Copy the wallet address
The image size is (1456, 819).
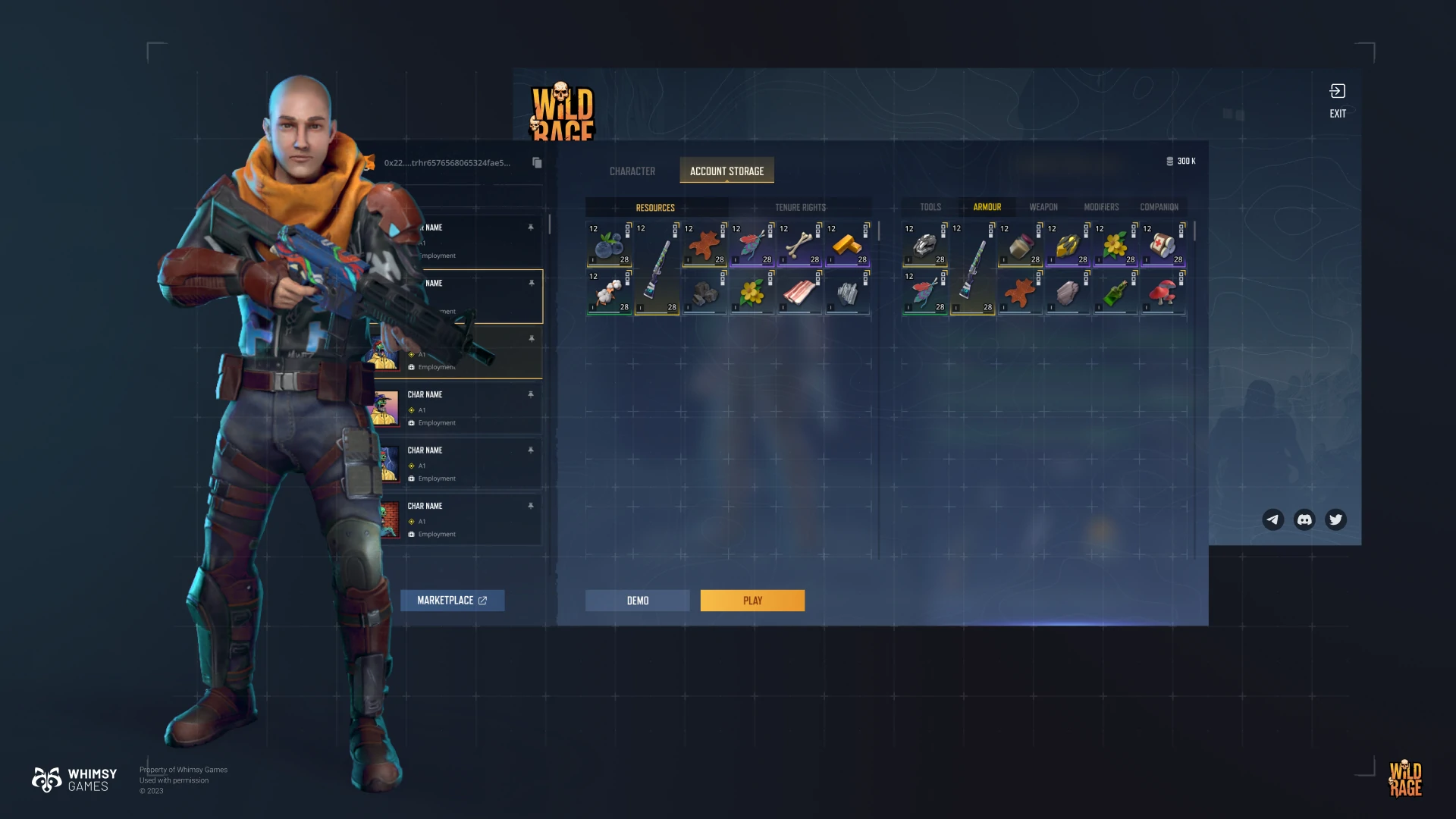[537, 163]
